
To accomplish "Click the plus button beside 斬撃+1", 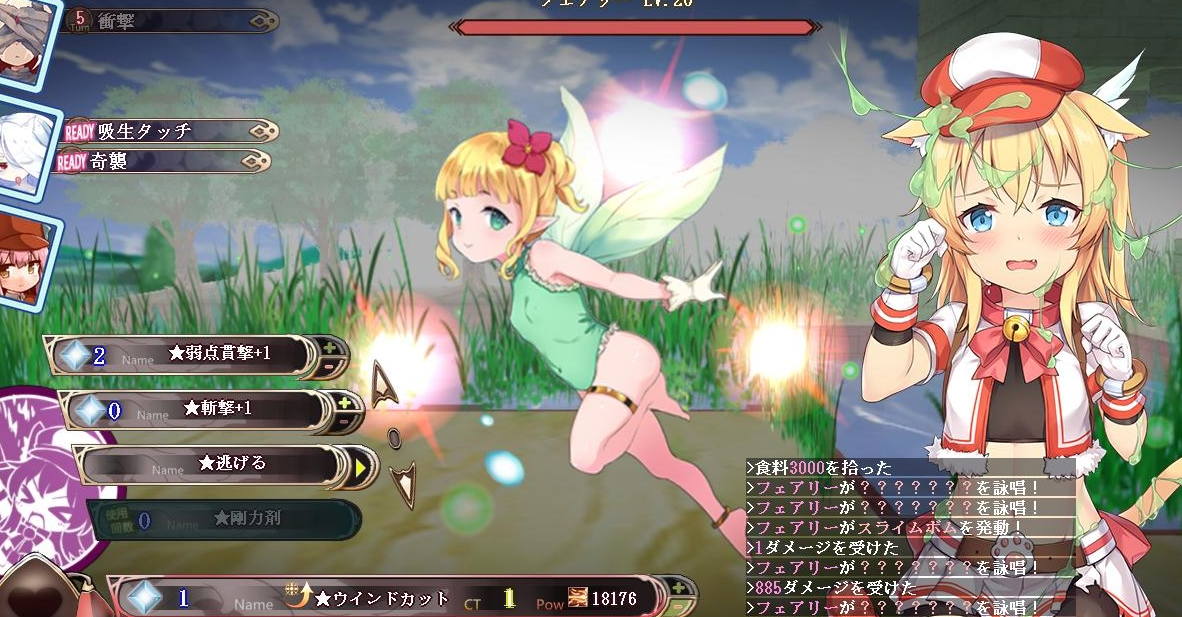I will pos(346,402).
